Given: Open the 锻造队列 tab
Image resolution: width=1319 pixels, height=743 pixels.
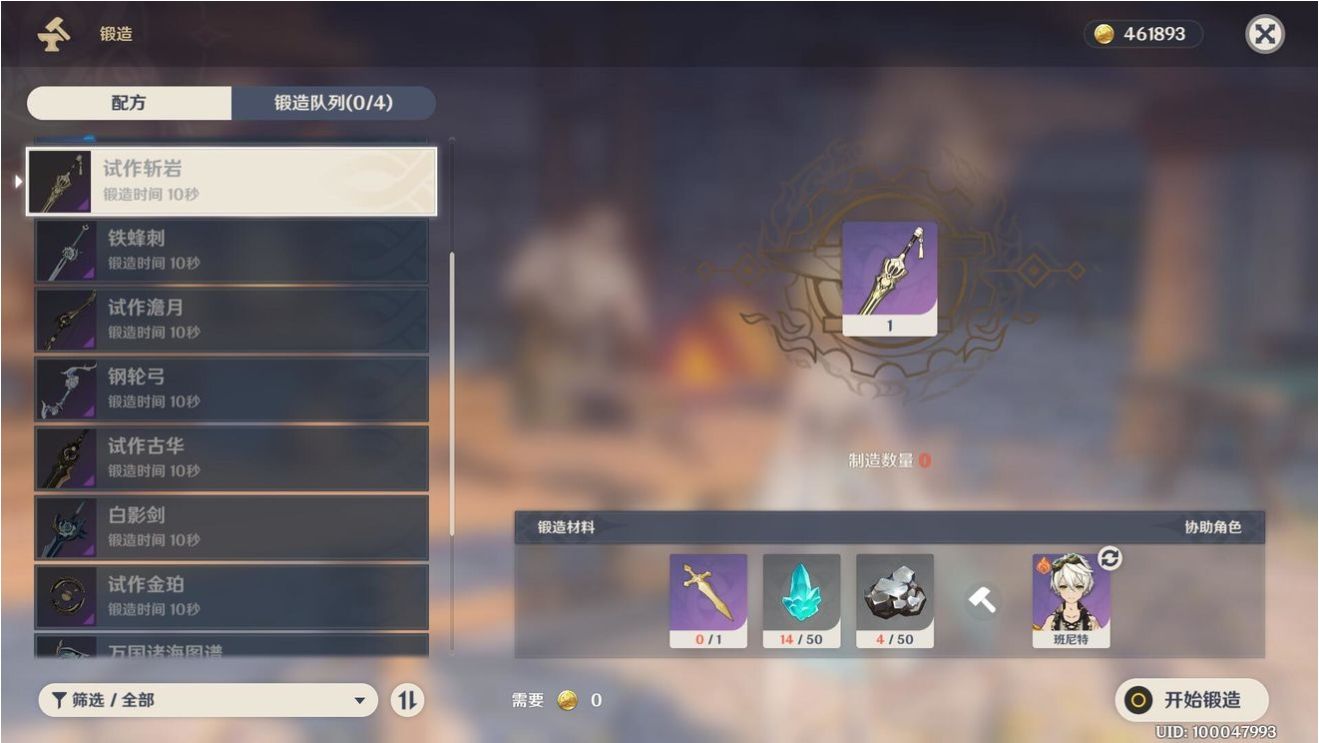Looking at the screenshot, I should click(333, 103).
